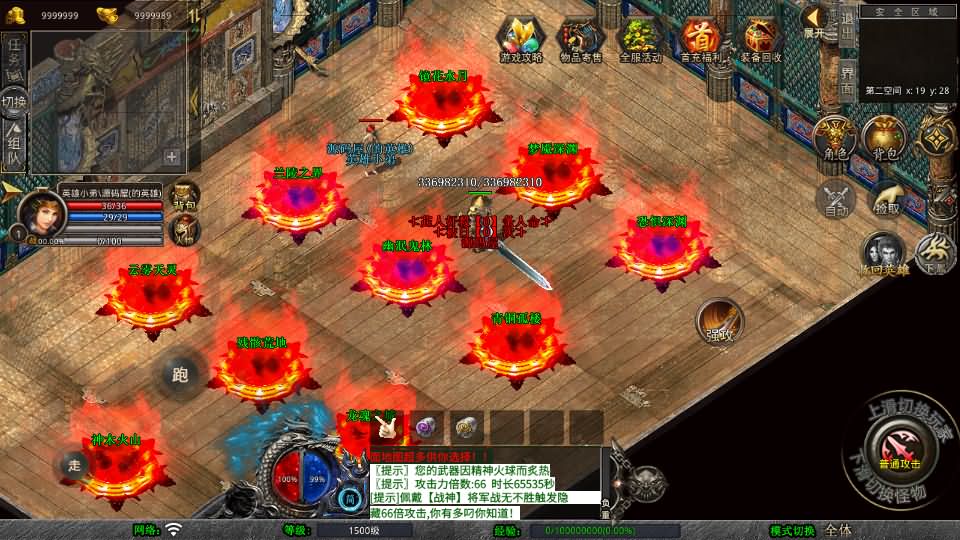
Task: Open the 物品寄售 item consignment menu
Action: click(581, 38)
